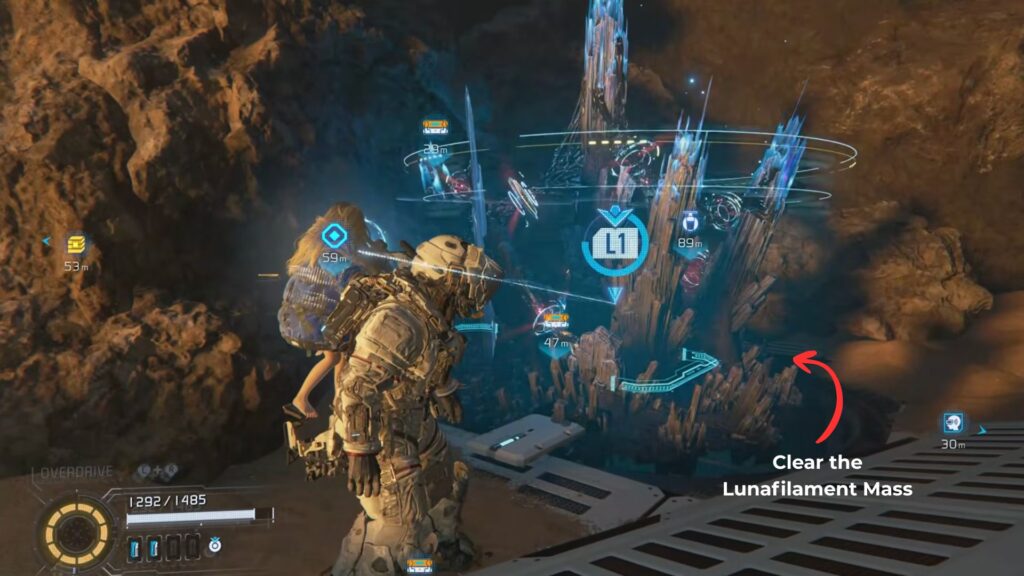Select the robot icon waypoint at 89m
Image resolution: width=1024 pixels, height=576 pixels.
point(689,221)
